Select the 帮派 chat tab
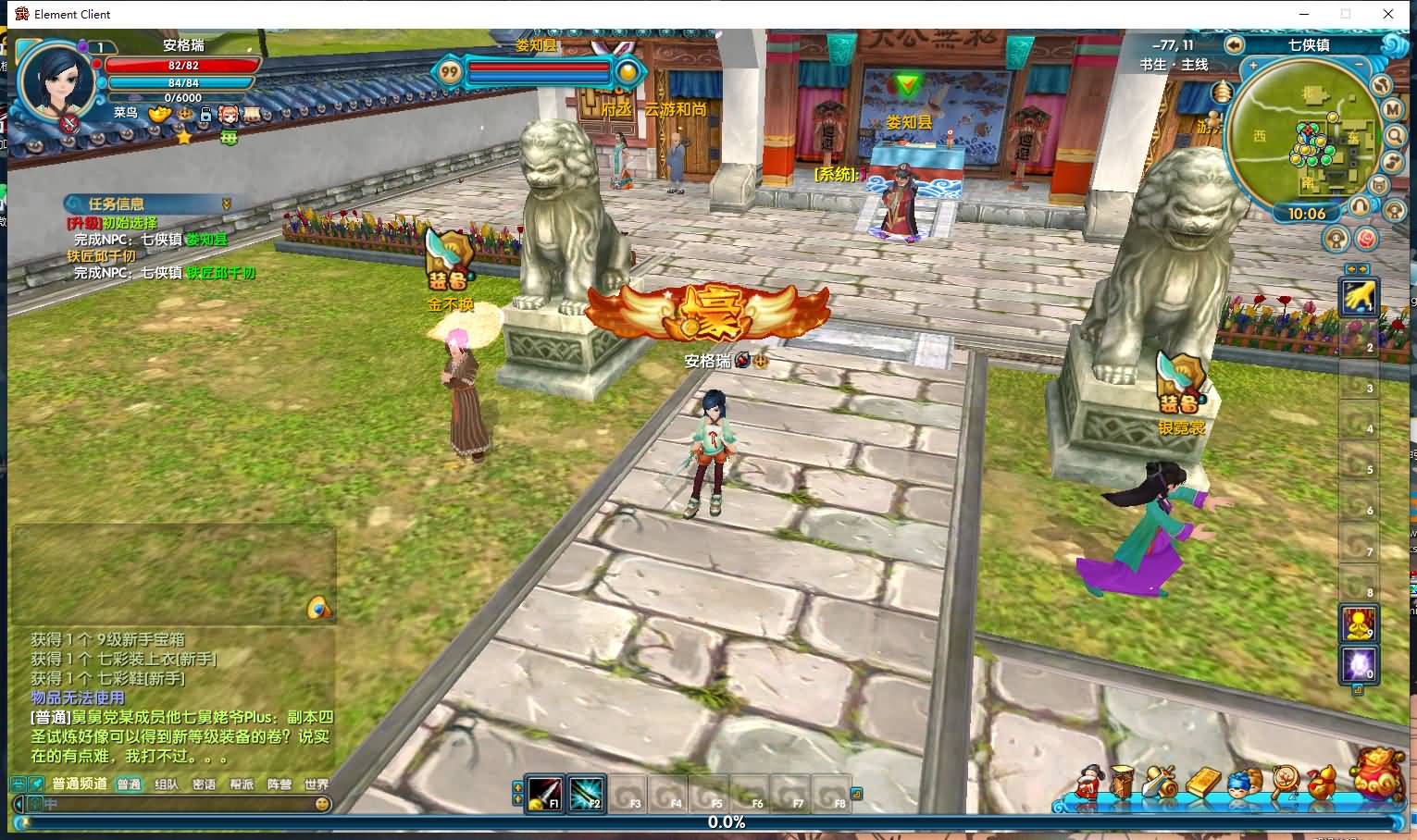The image size is (1417, 840). click(x=242, y=784)
